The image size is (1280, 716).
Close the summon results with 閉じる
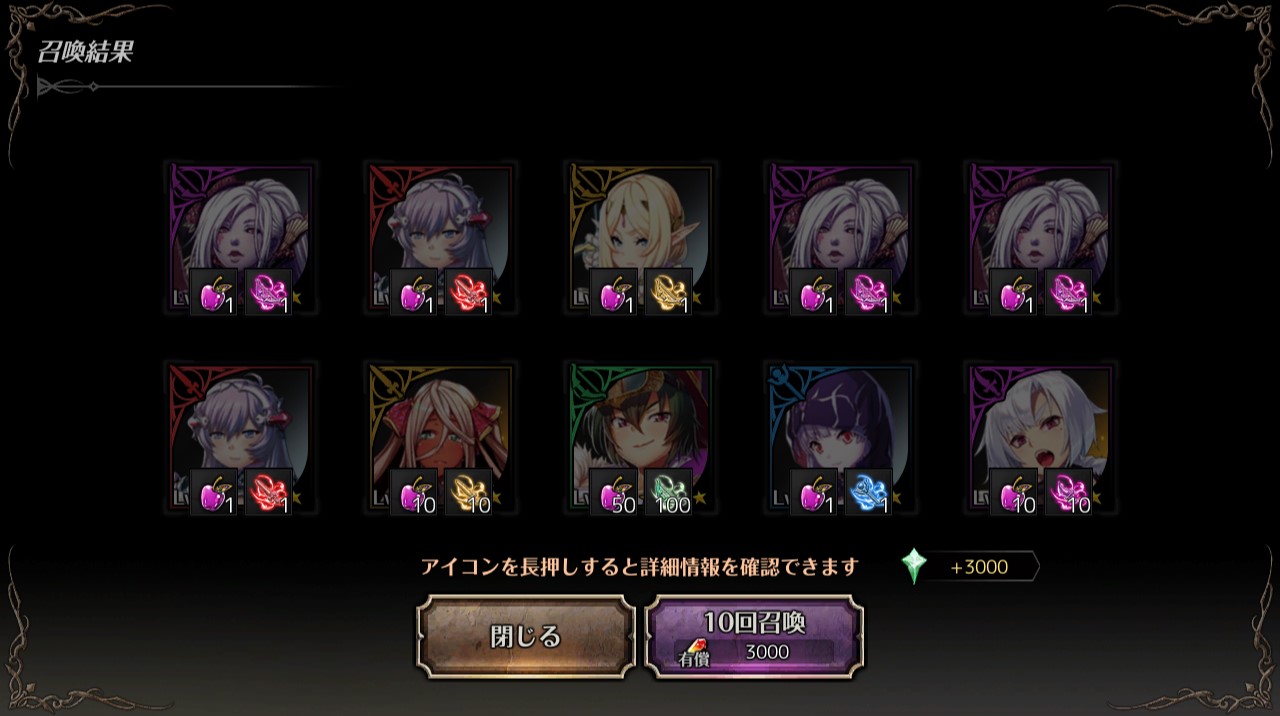point(526,637)
